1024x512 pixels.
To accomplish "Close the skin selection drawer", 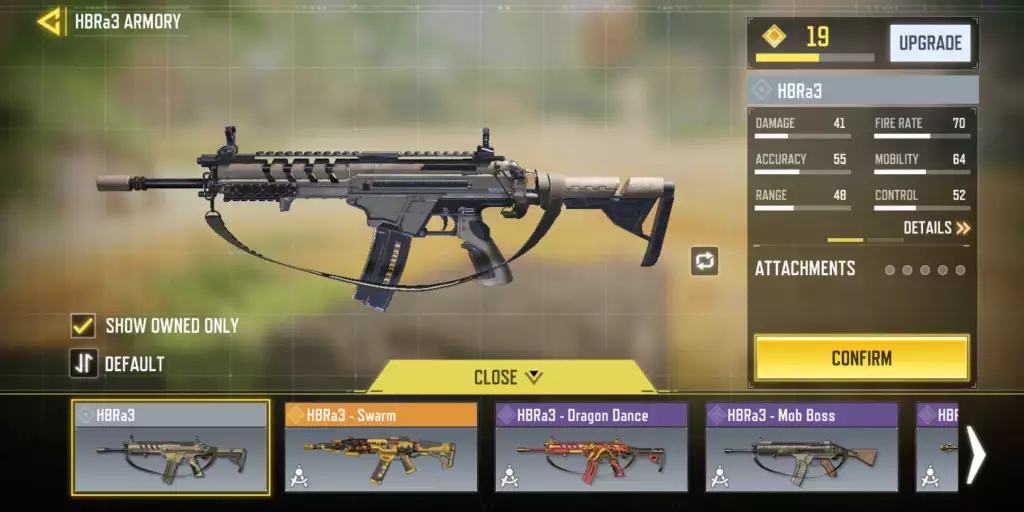I will (509, 377).
